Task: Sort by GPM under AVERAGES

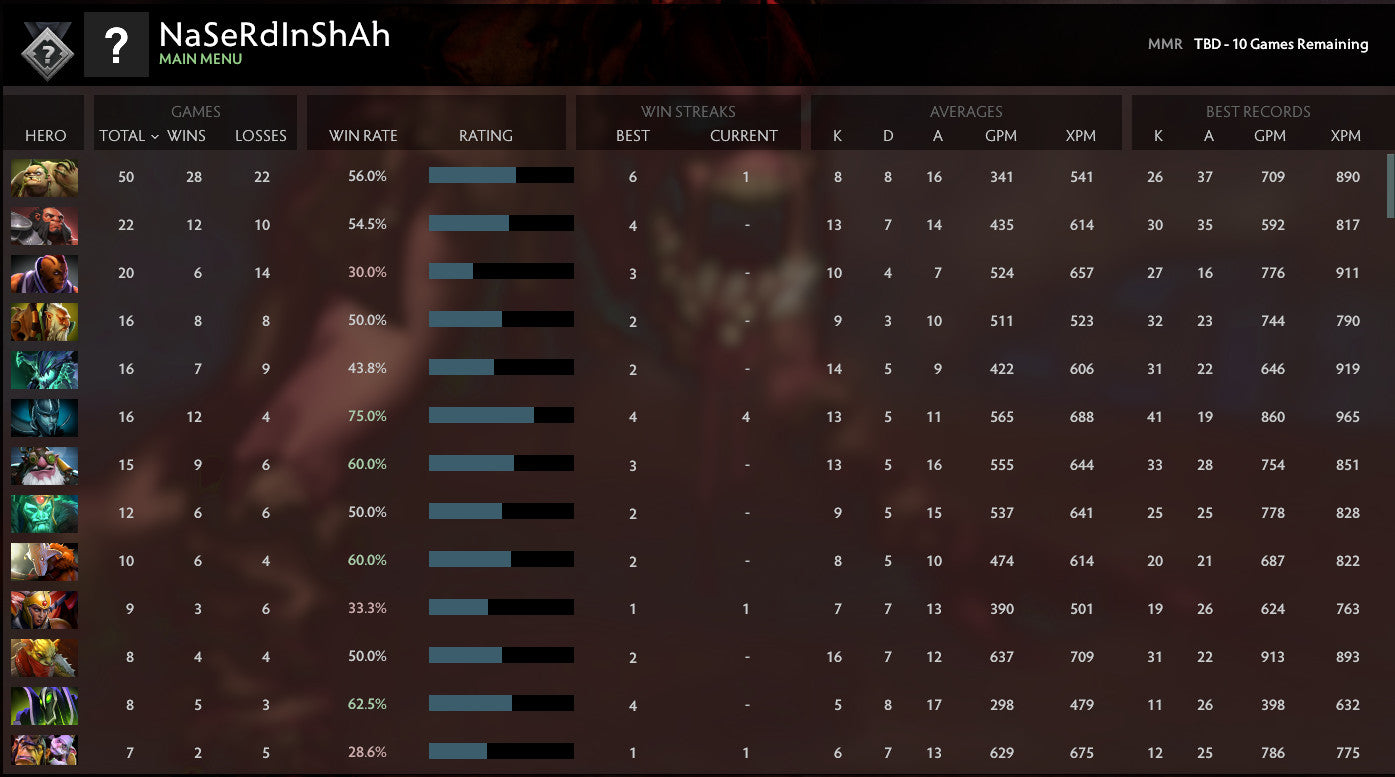Action: 1002,136
